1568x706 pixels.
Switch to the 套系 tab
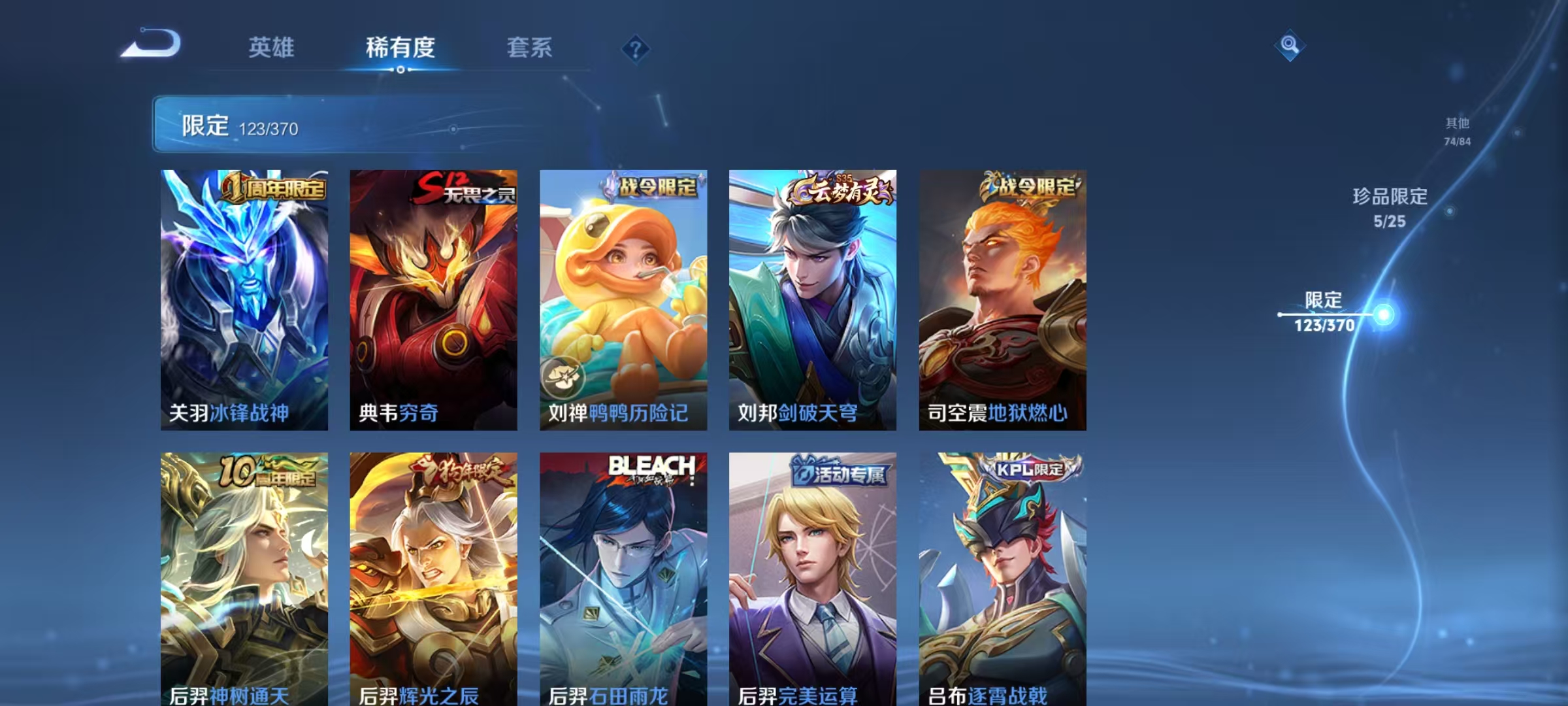point(530,48)
